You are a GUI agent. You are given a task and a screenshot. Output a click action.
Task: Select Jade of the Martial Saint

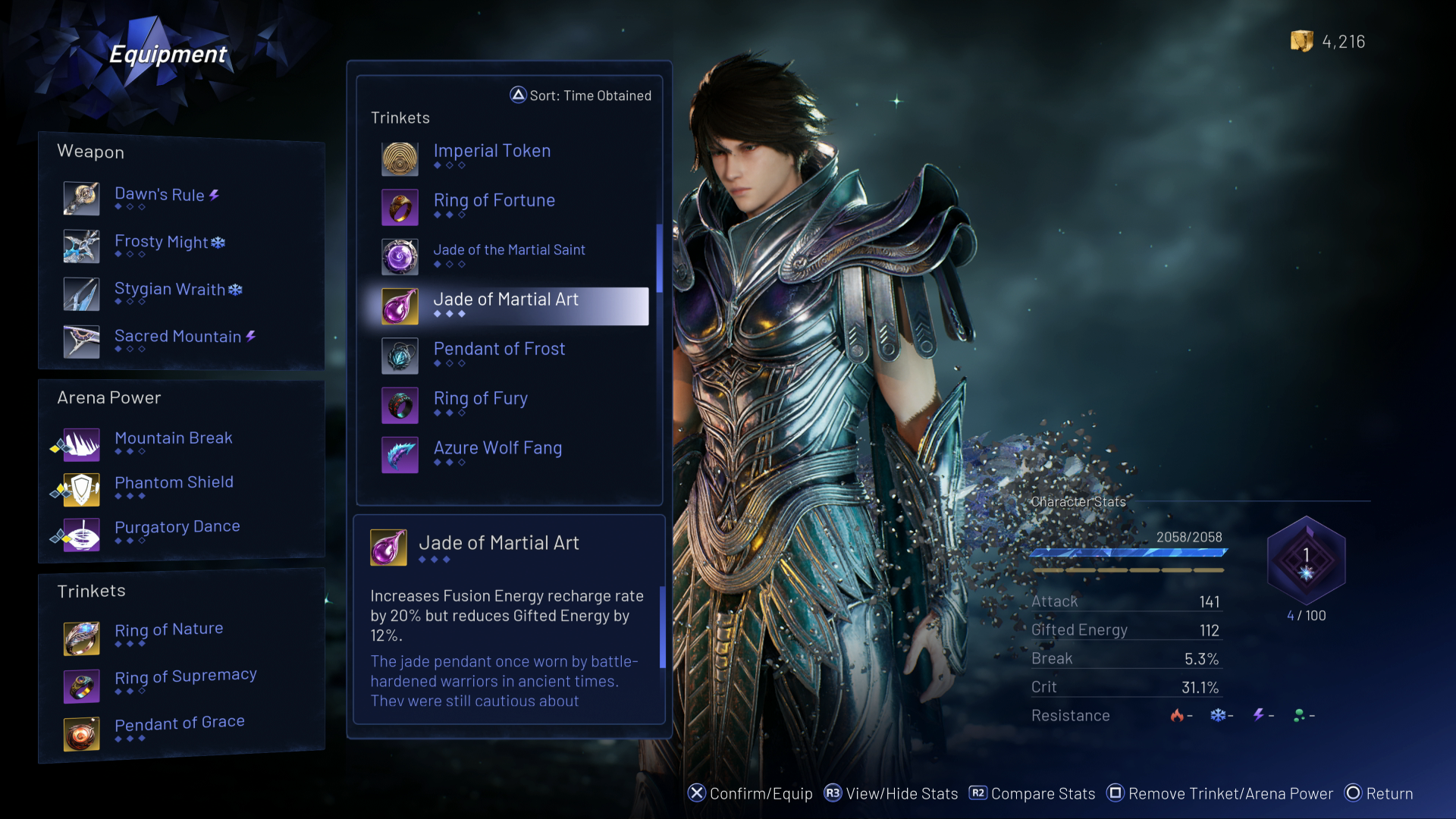coord(509,250)
